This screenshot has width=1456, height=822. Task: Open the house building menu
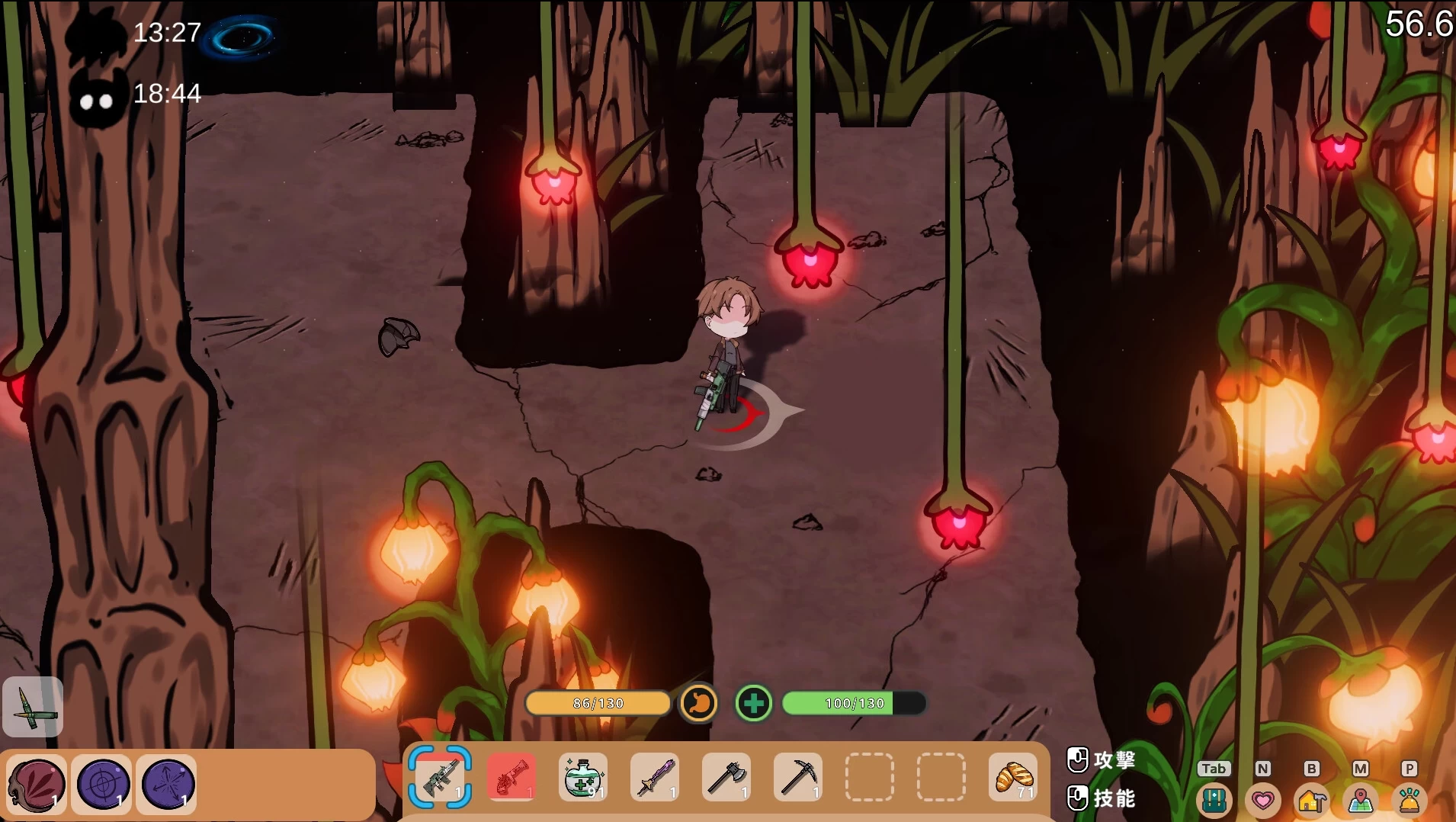[1311, 800]
